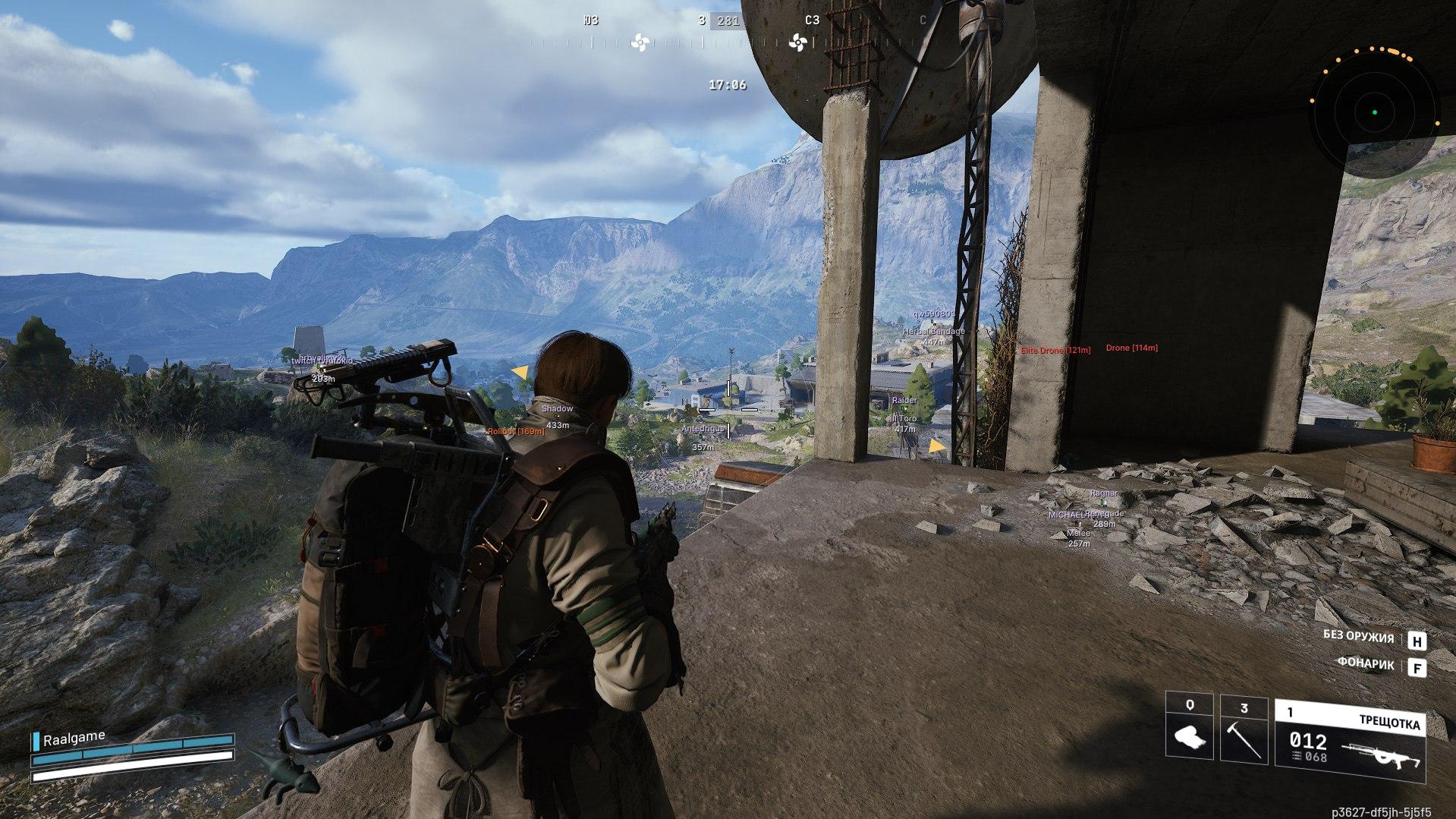
Task: Click the circular radar minimap
Action: click(x=1374, y=113)
